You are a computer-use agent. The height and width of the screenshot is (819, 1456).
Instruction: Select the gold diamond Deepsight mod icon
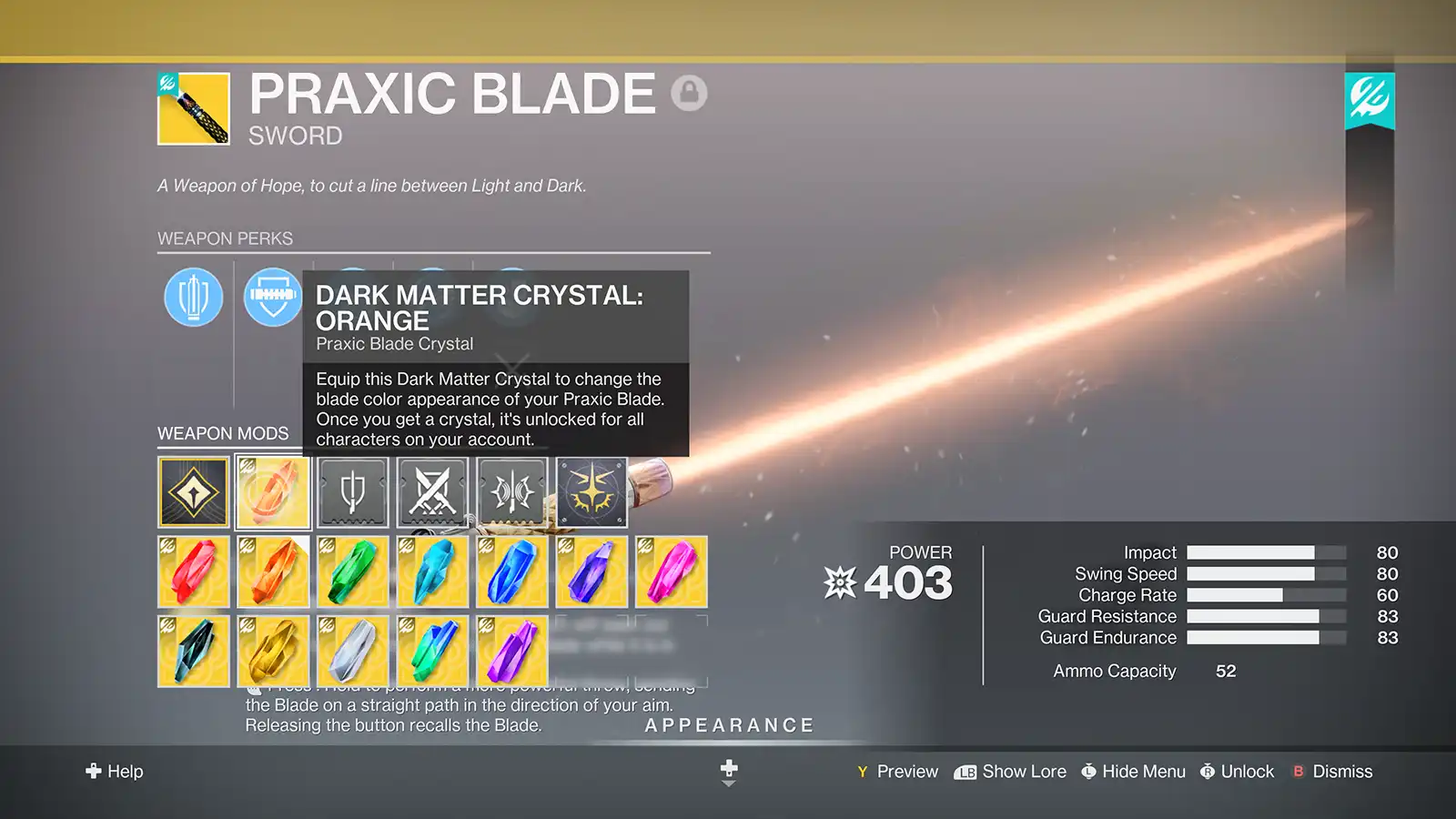point(192,491)
